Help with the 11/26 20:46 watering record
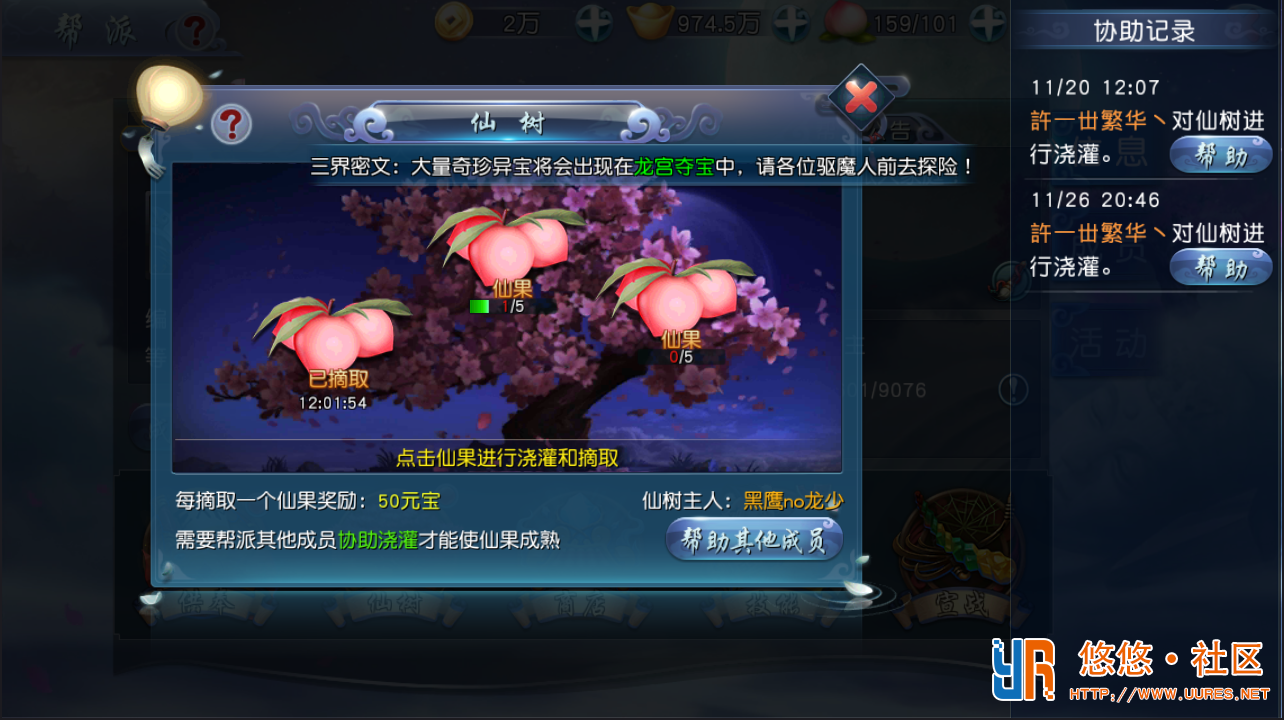Screen dimensions: 1284x720 pos(1220,267)
